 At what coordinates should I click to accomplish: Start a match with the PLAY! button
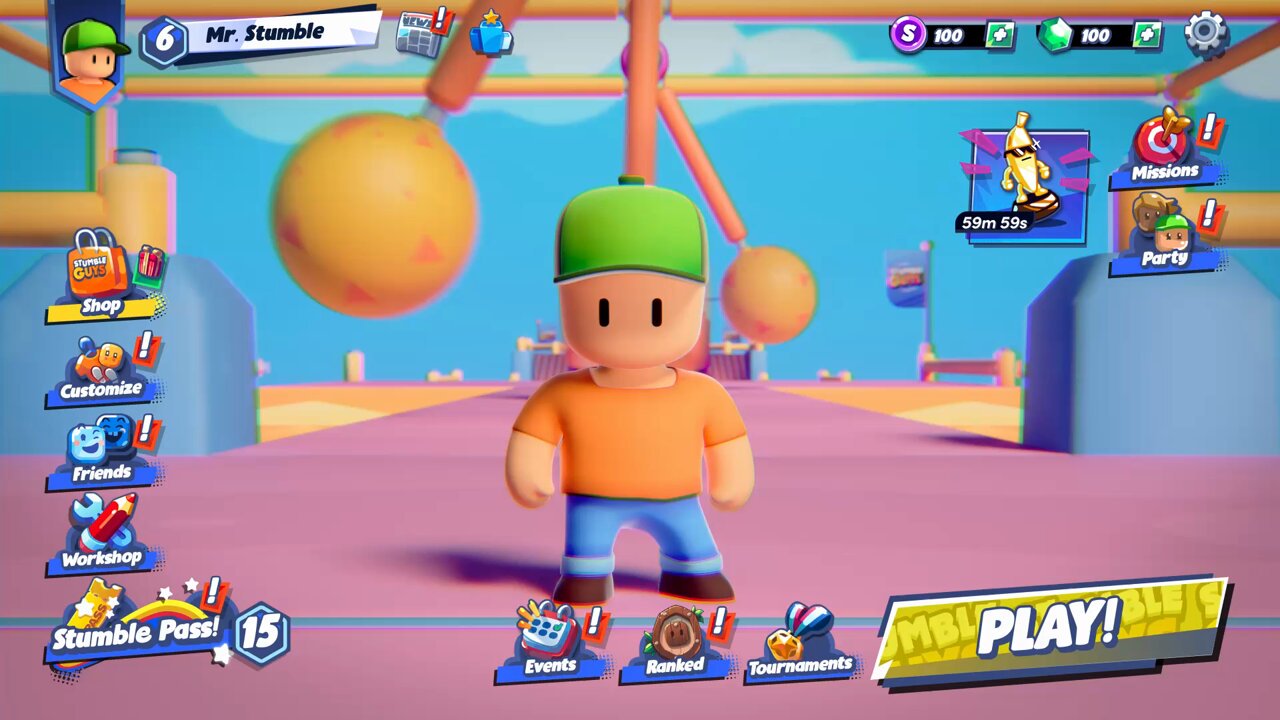(x=1050, y=628)
